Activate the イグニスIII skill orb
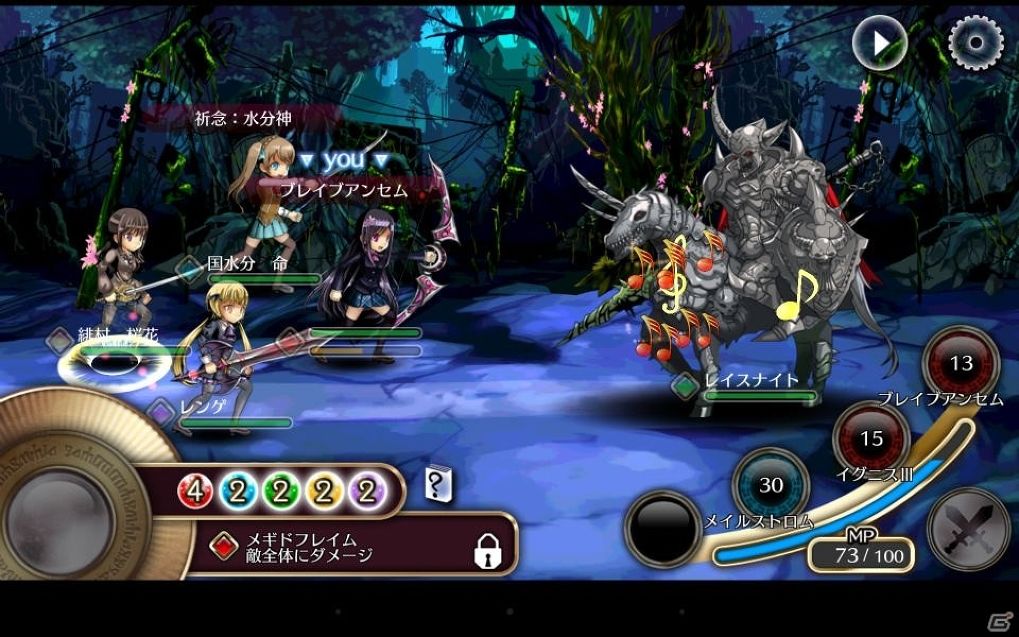The width and height of the screenshot is (1019, 637). pyautogui.click(x=871, y=438)
